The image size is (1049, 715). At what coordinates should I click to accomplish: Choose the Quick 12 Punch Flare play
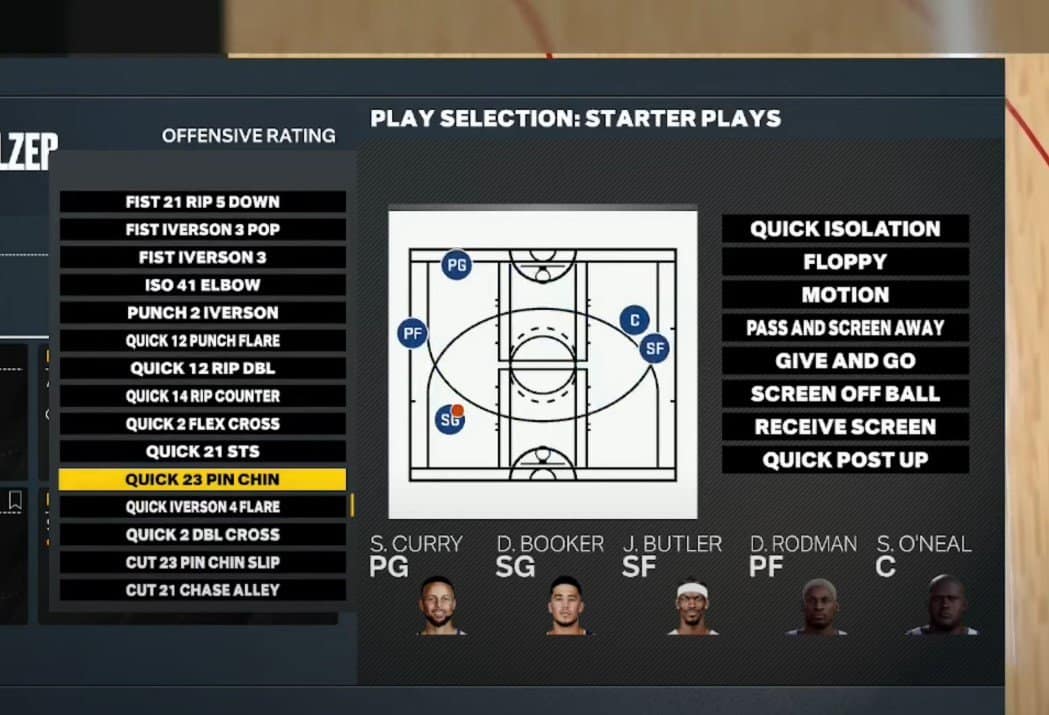click(202, 341)
